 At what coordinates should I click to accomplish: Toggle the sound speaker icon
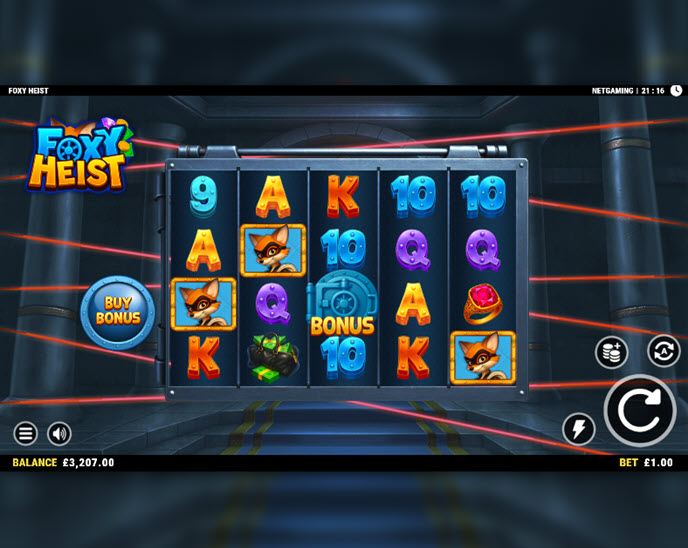tap(59, 433)
